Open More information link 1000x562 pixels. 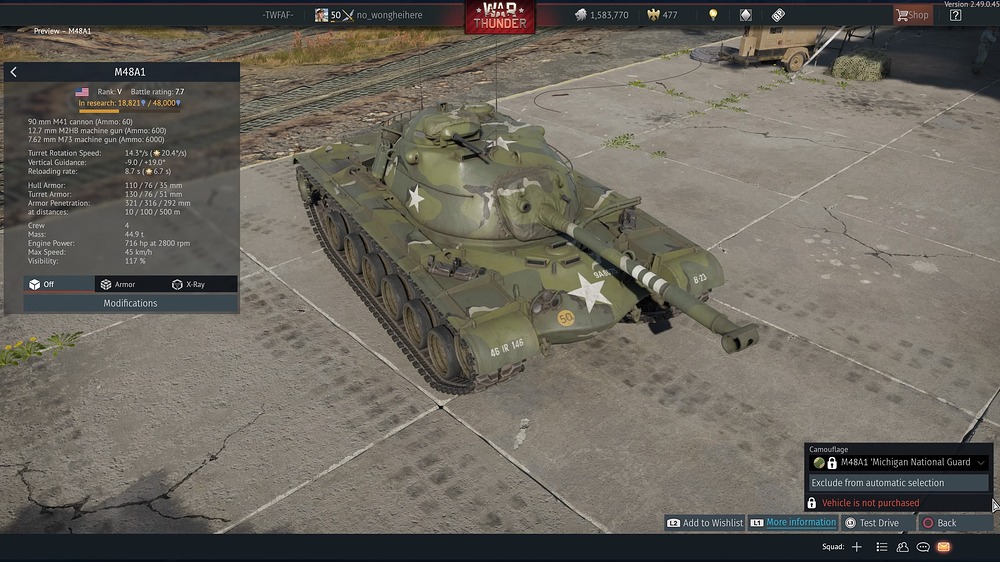click(793, 523)
